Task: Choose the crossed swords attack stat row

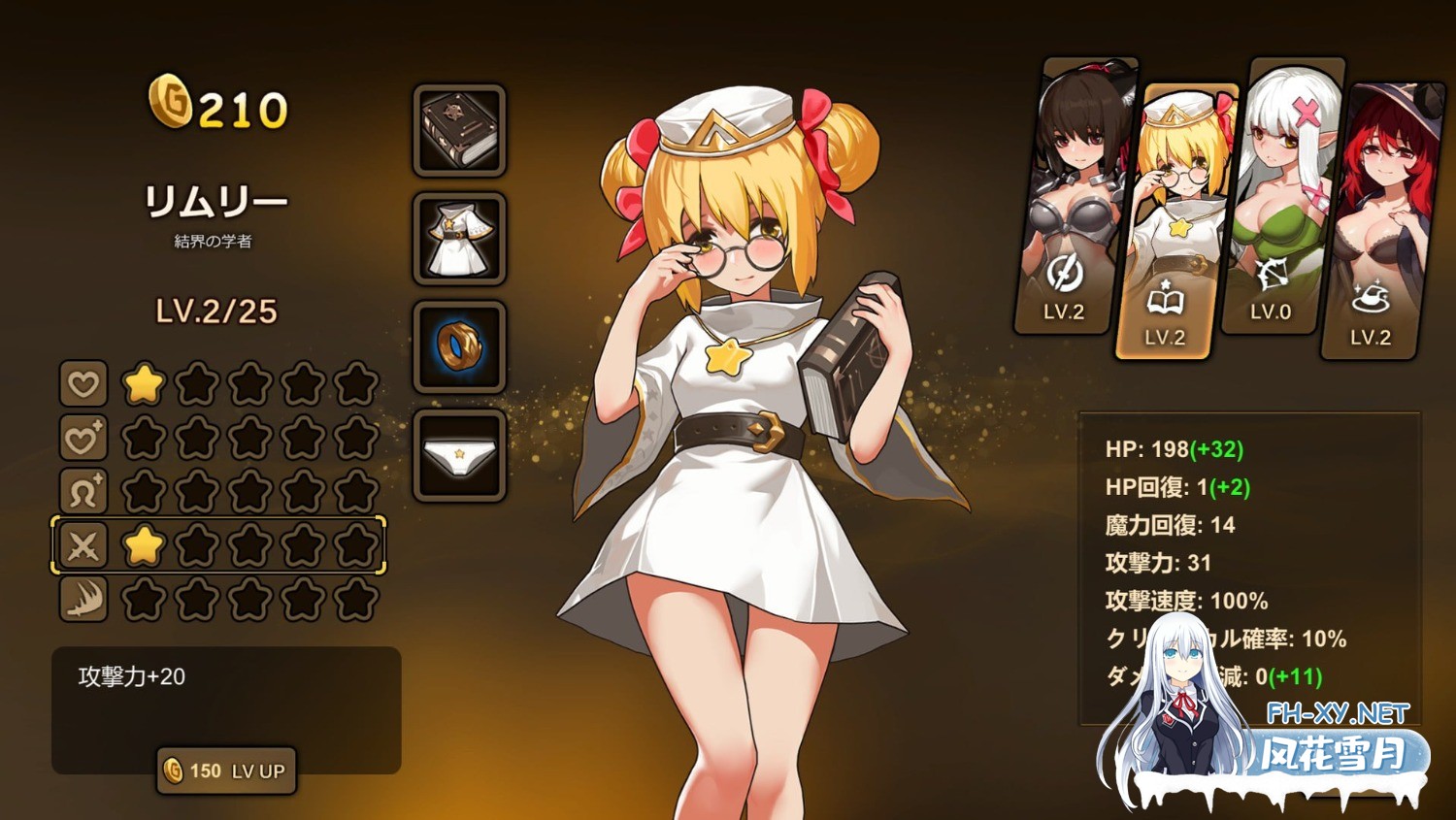Action: point(83,545)
